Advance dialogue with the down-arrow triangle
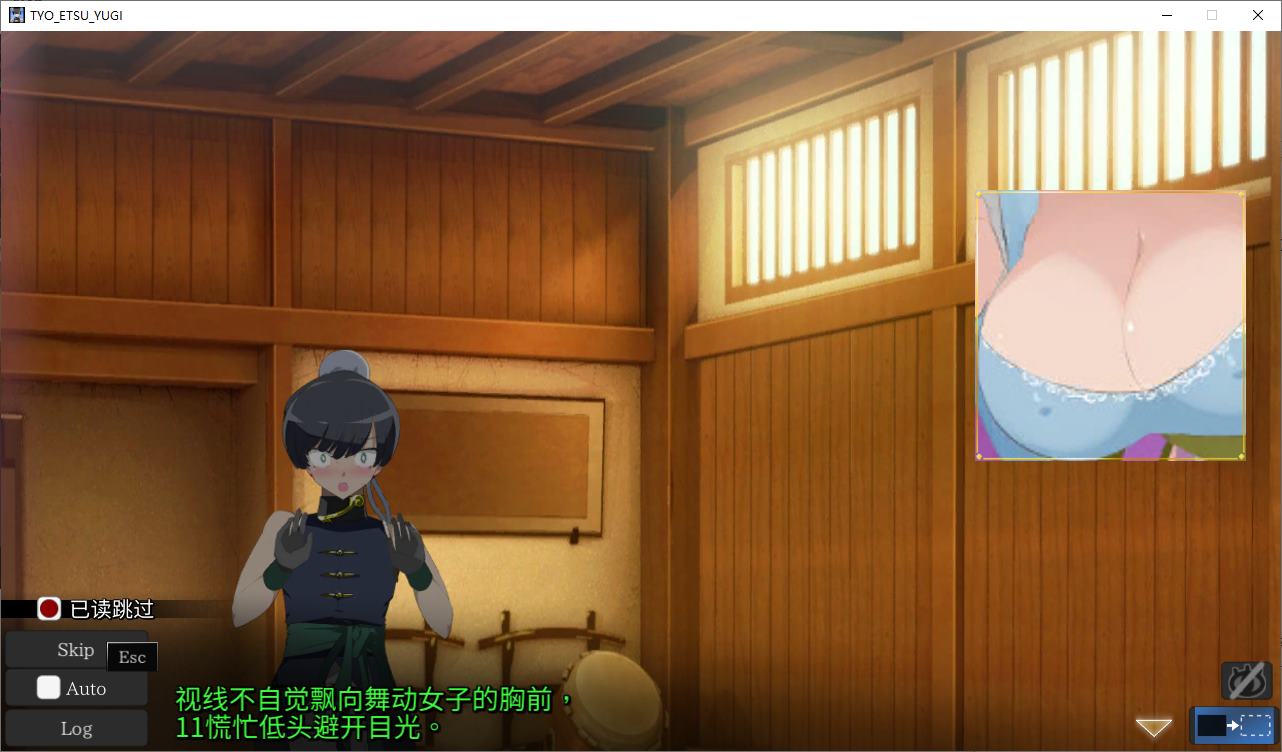 (1153, 727)
